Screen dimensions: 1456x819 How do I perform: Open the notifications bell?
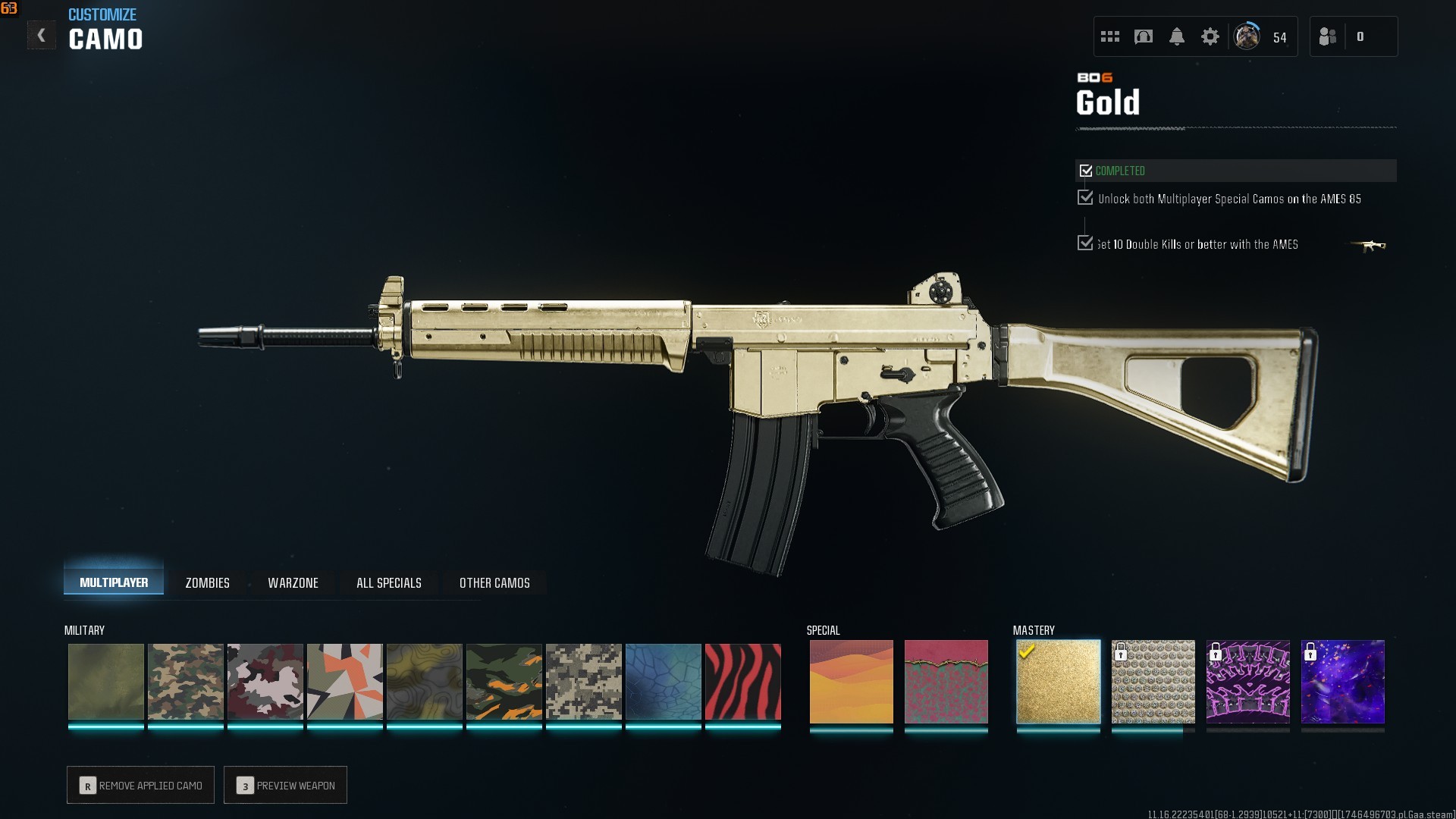pyautogui.click(x=1176, y=36)
